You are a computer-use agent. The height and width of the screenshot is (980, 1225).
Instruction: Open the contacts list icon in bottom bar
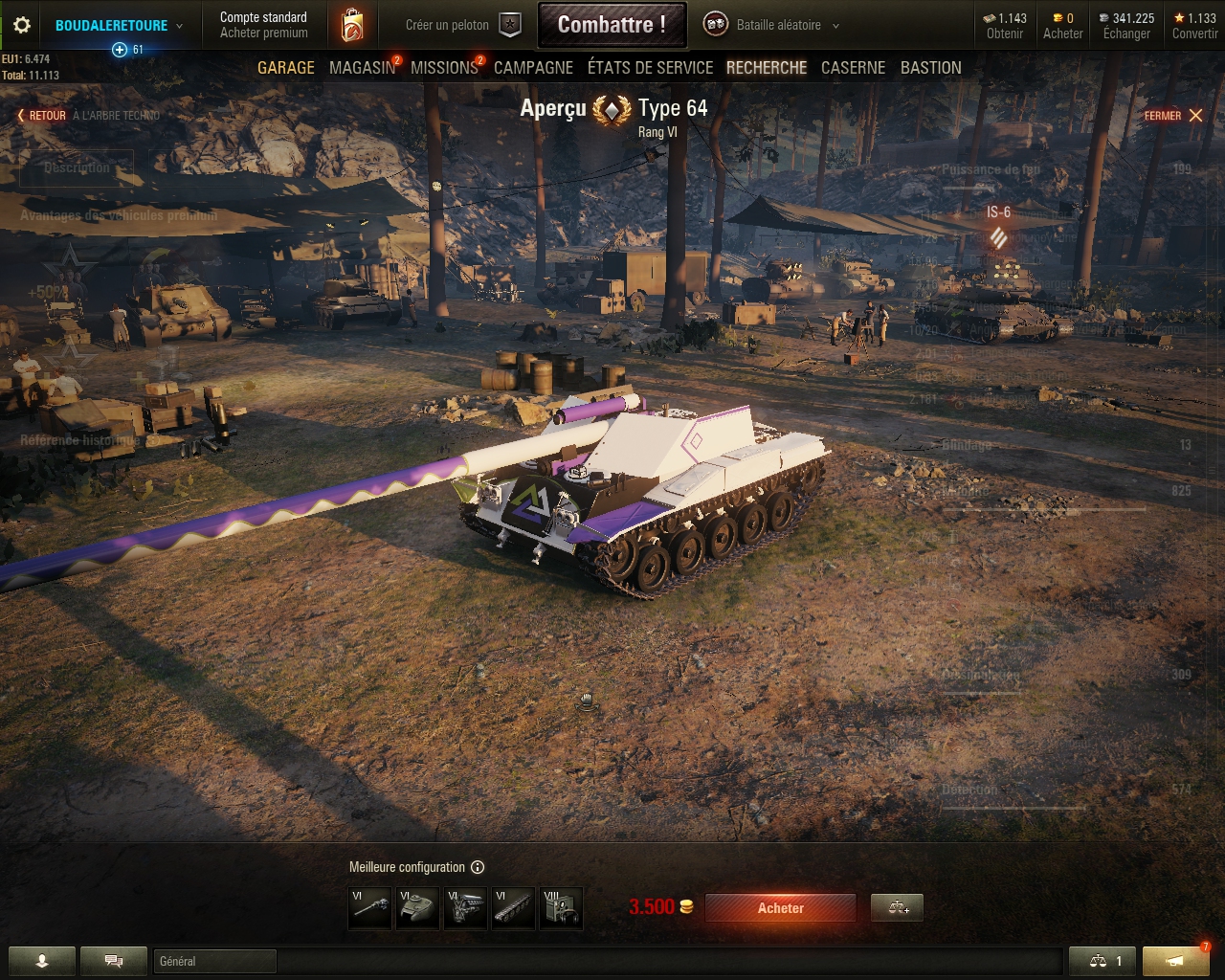(x=39, y=961)
